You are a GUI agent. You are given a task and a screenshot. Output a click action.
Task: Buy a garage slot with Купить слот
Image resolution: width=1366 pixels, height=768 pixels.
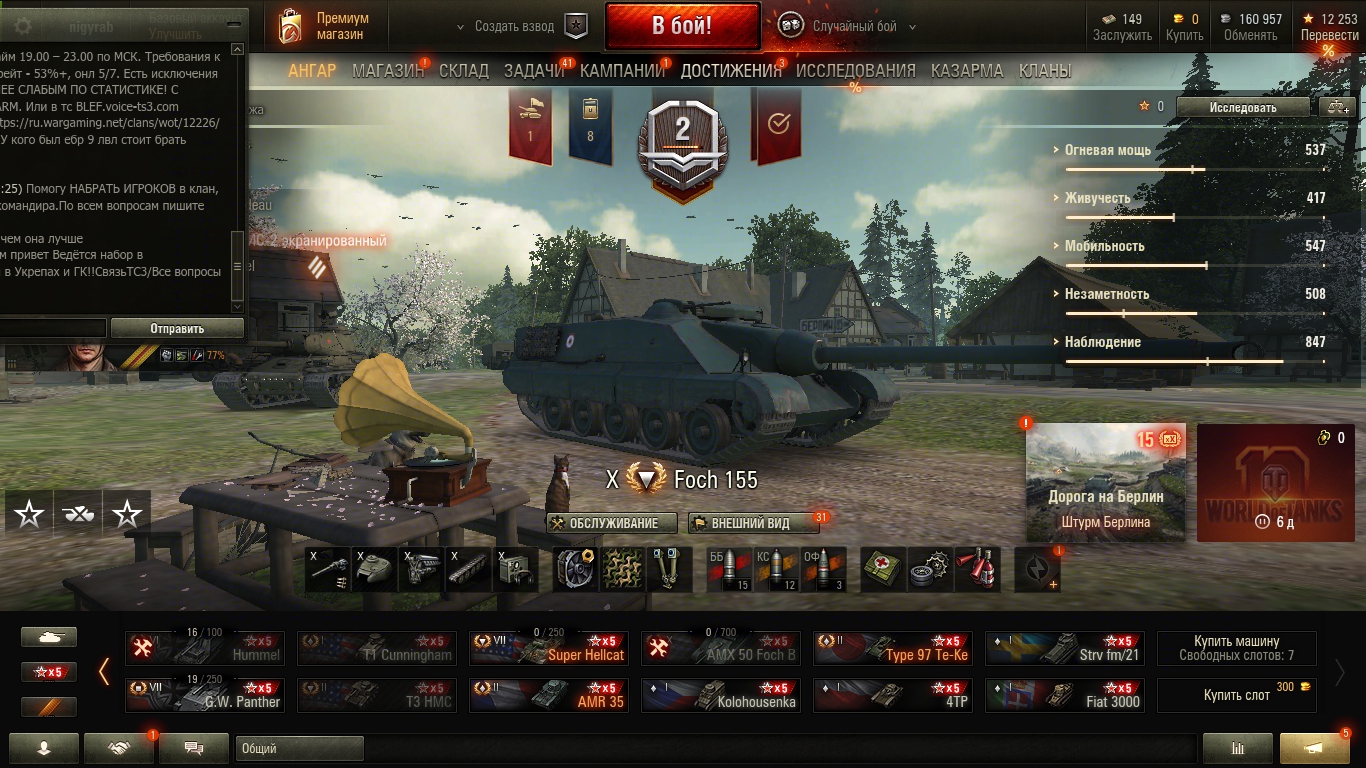tap(1236, 695)
